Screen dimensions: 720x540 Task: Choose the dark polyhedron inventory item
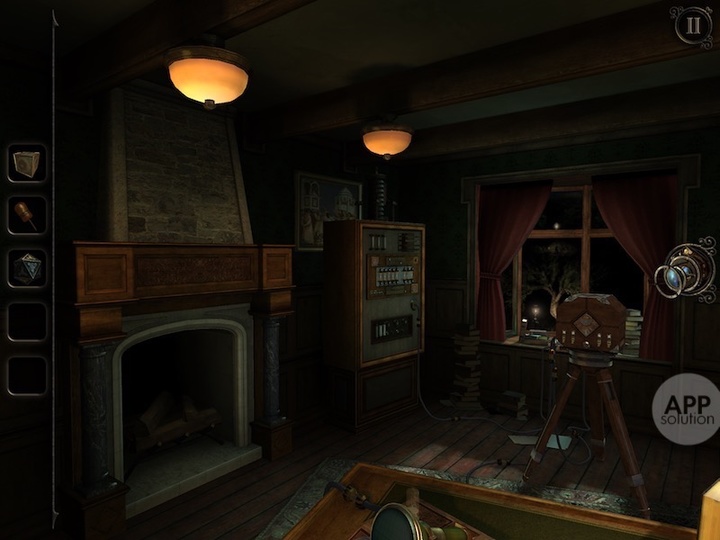click(x=27, y=268)
